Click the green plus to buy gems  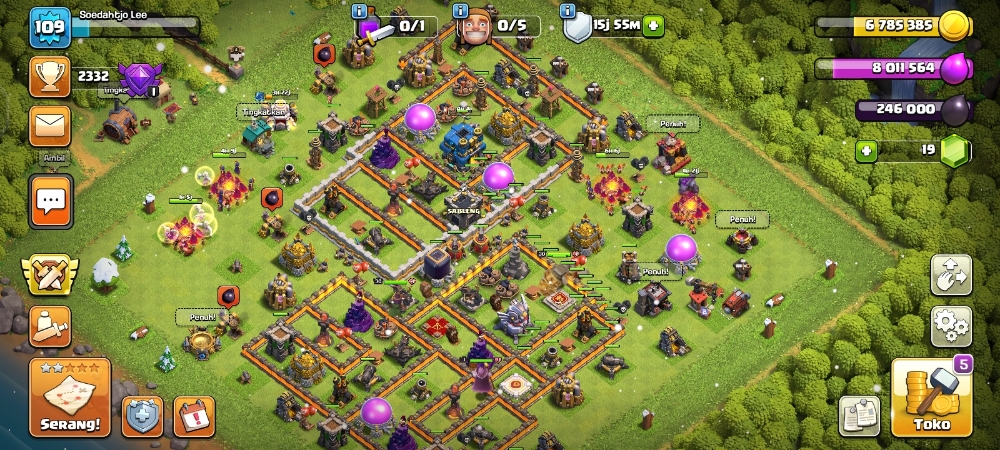[x=866, y=152]
